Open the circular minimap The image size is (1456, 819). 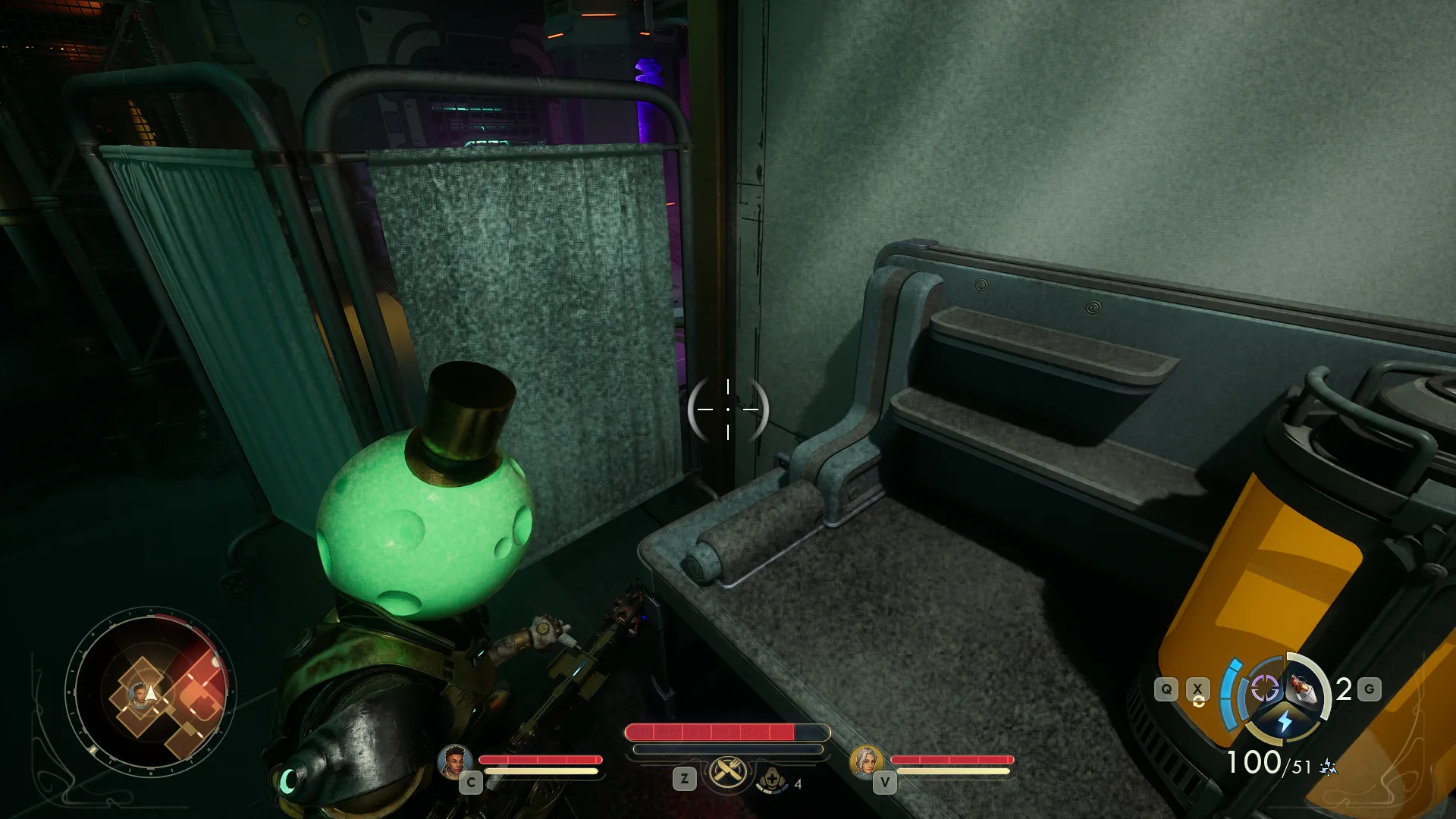pyautogui.click(x=151, y=692)
